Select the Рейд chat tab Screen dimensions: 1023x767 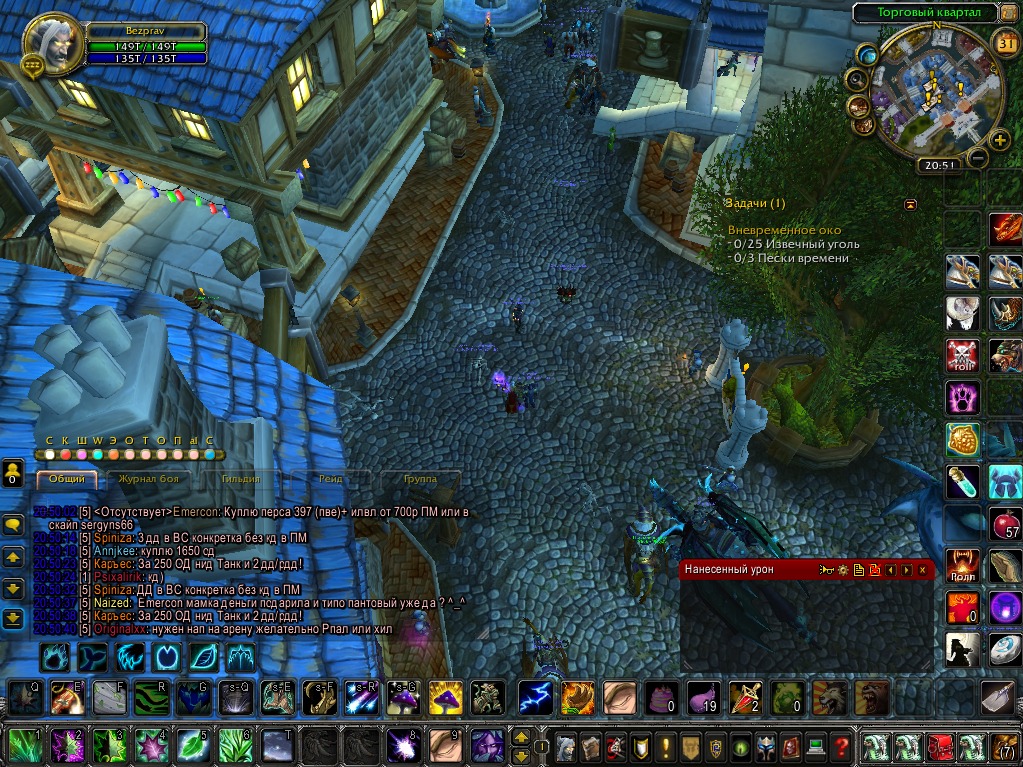coord(330,479)
